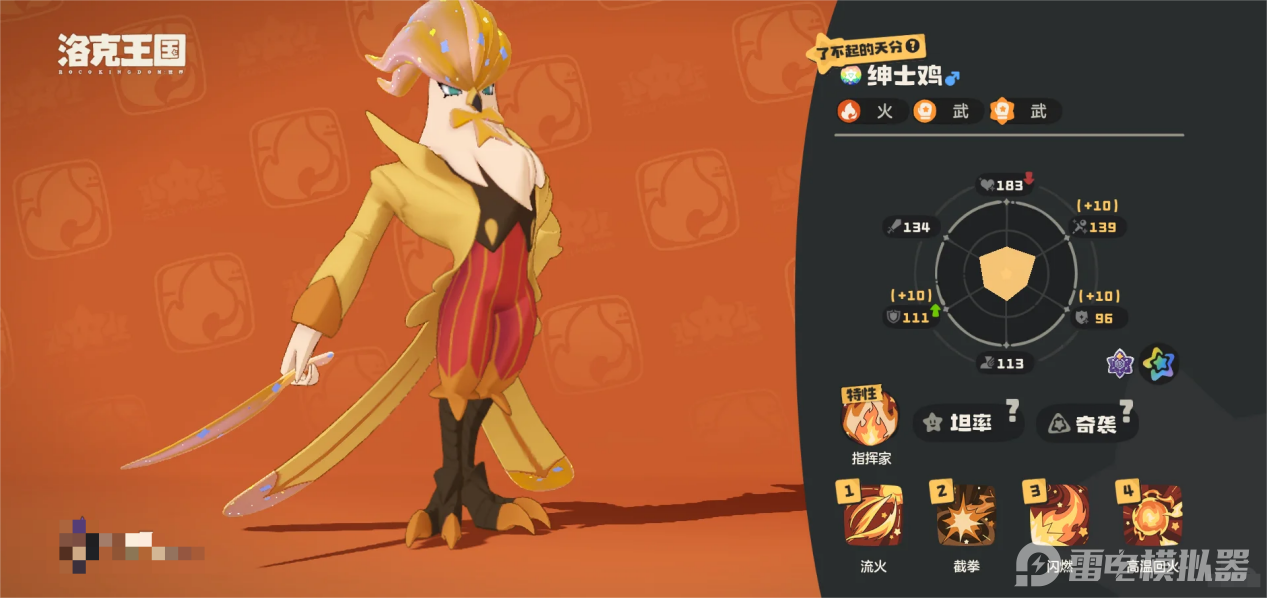
Task: Show the 奇袭 tag details
Action: coord(1087,424)
